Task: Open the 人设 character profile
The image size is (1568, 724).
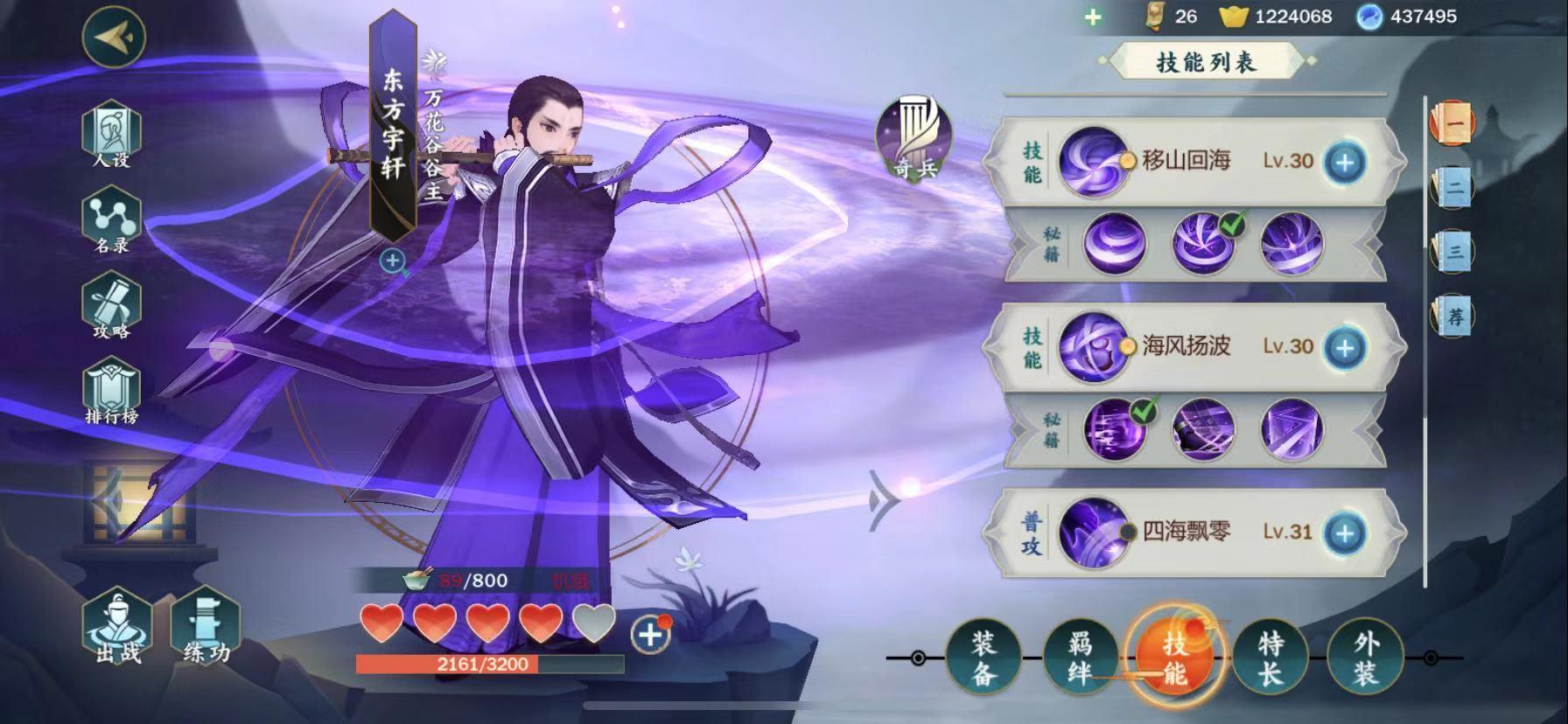Action: coord(111,136)
